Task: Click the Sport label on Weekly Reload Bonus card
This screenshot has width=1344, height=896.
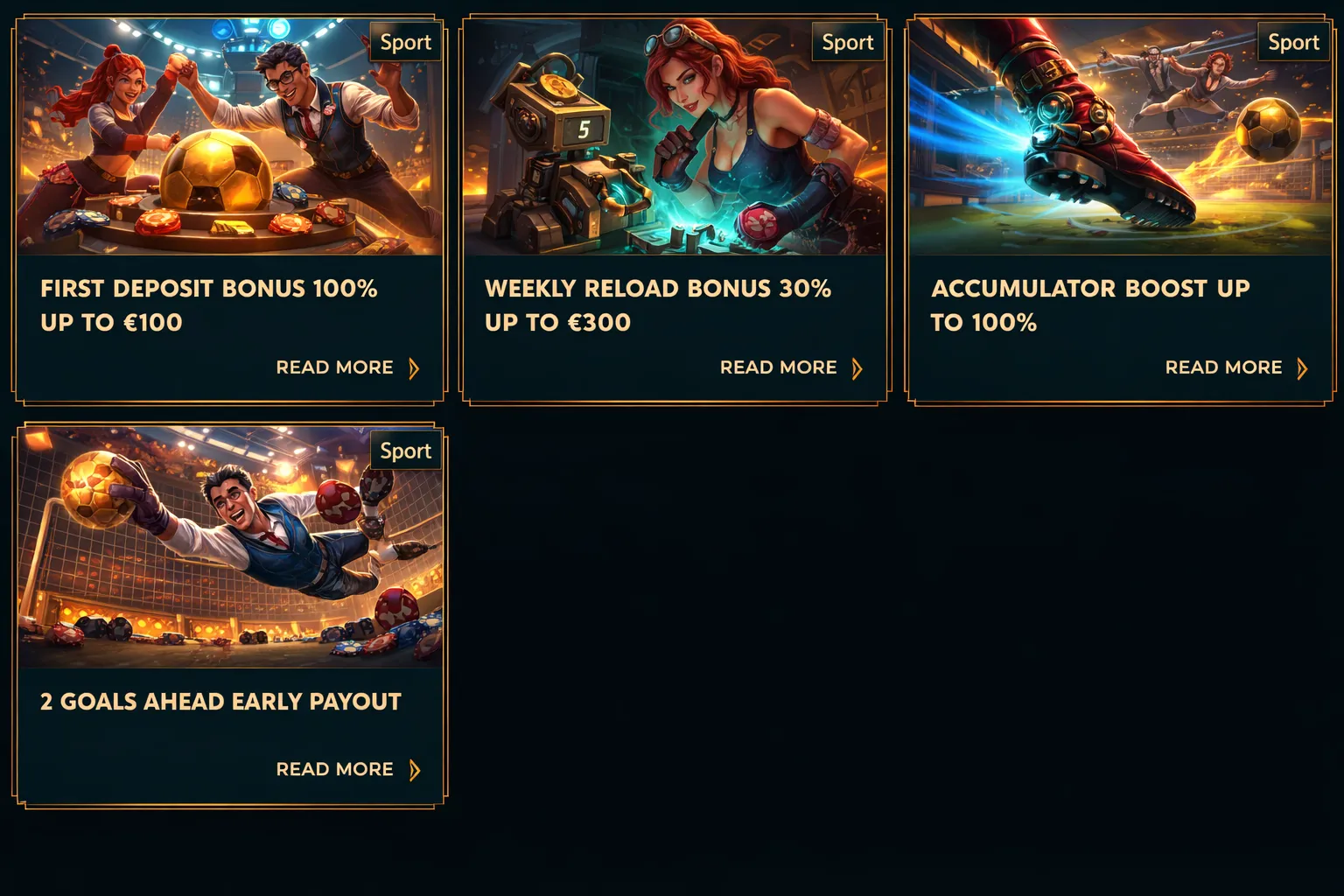Action: [x=847, y=42]
